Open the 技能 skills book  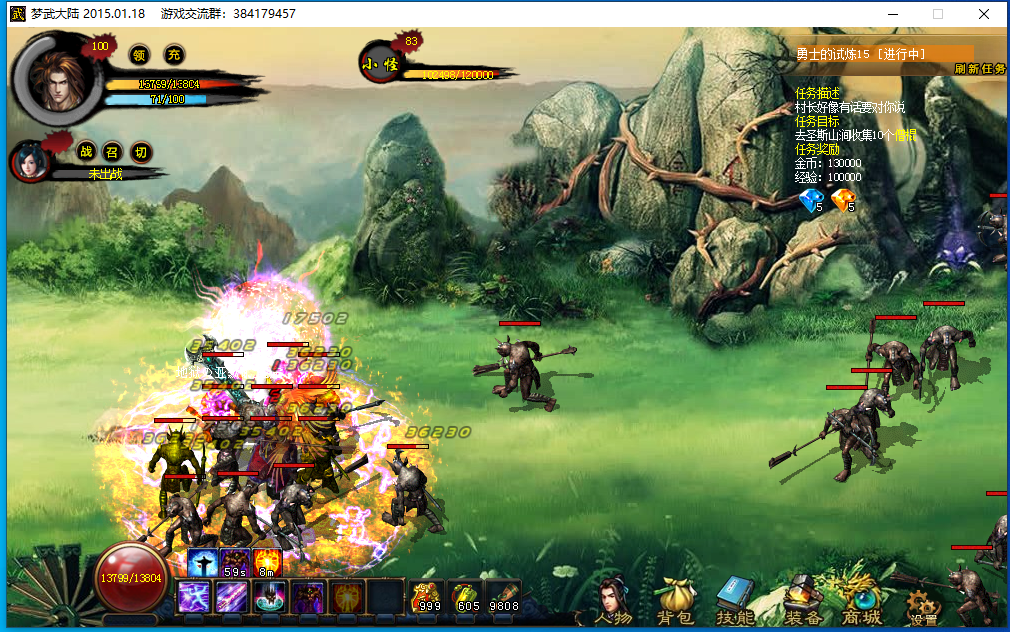(x=735, y=602)
